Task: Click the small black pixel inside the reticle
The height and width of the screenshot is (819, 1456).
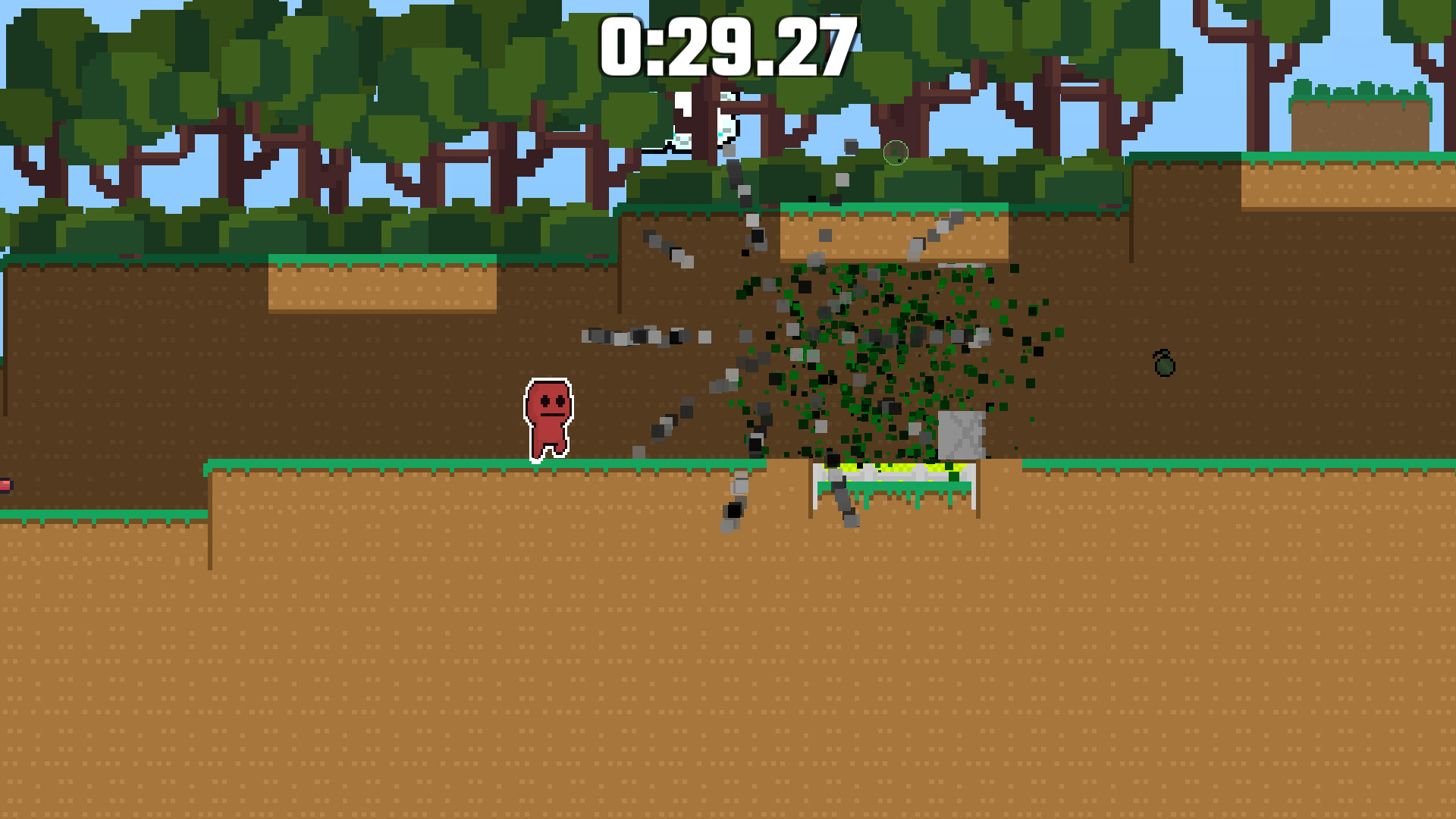Action: point(899,161)
